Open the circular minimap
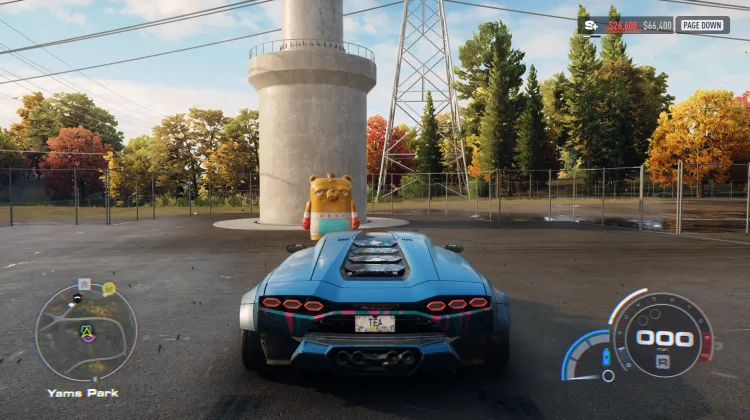The height and width of the screenshot is (420, 750). 85,332
